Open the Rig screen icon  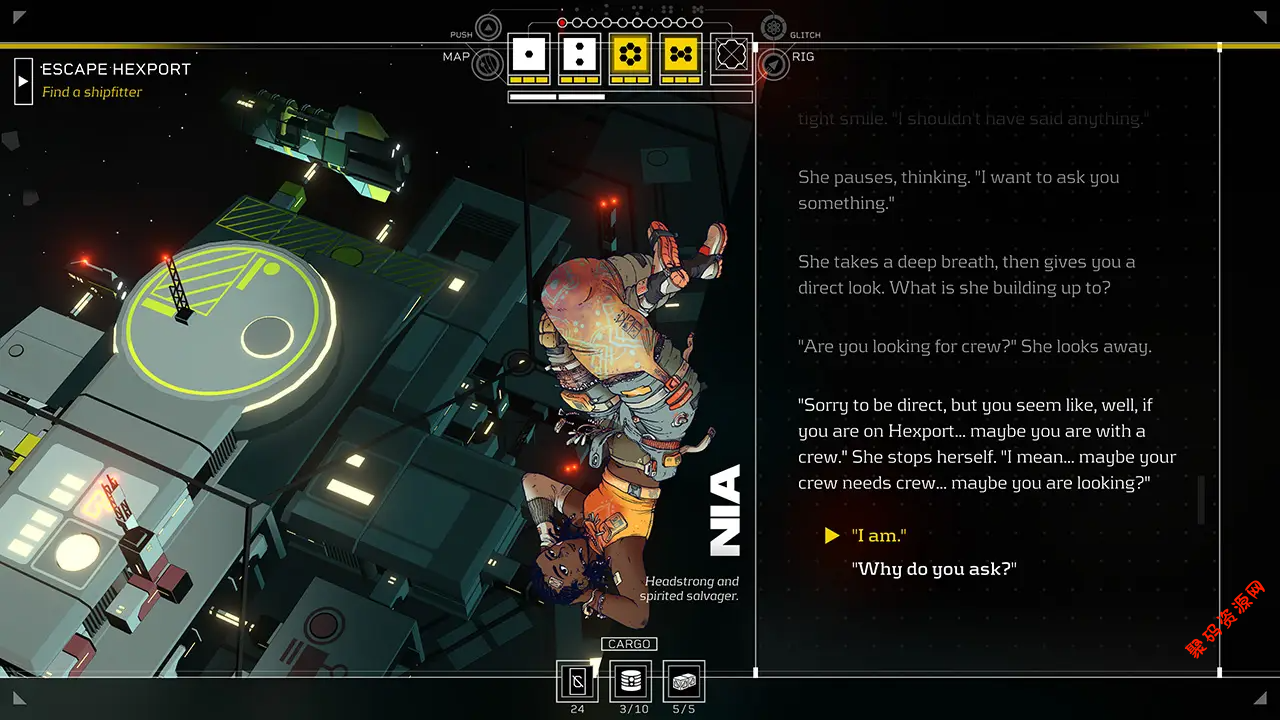773,65
